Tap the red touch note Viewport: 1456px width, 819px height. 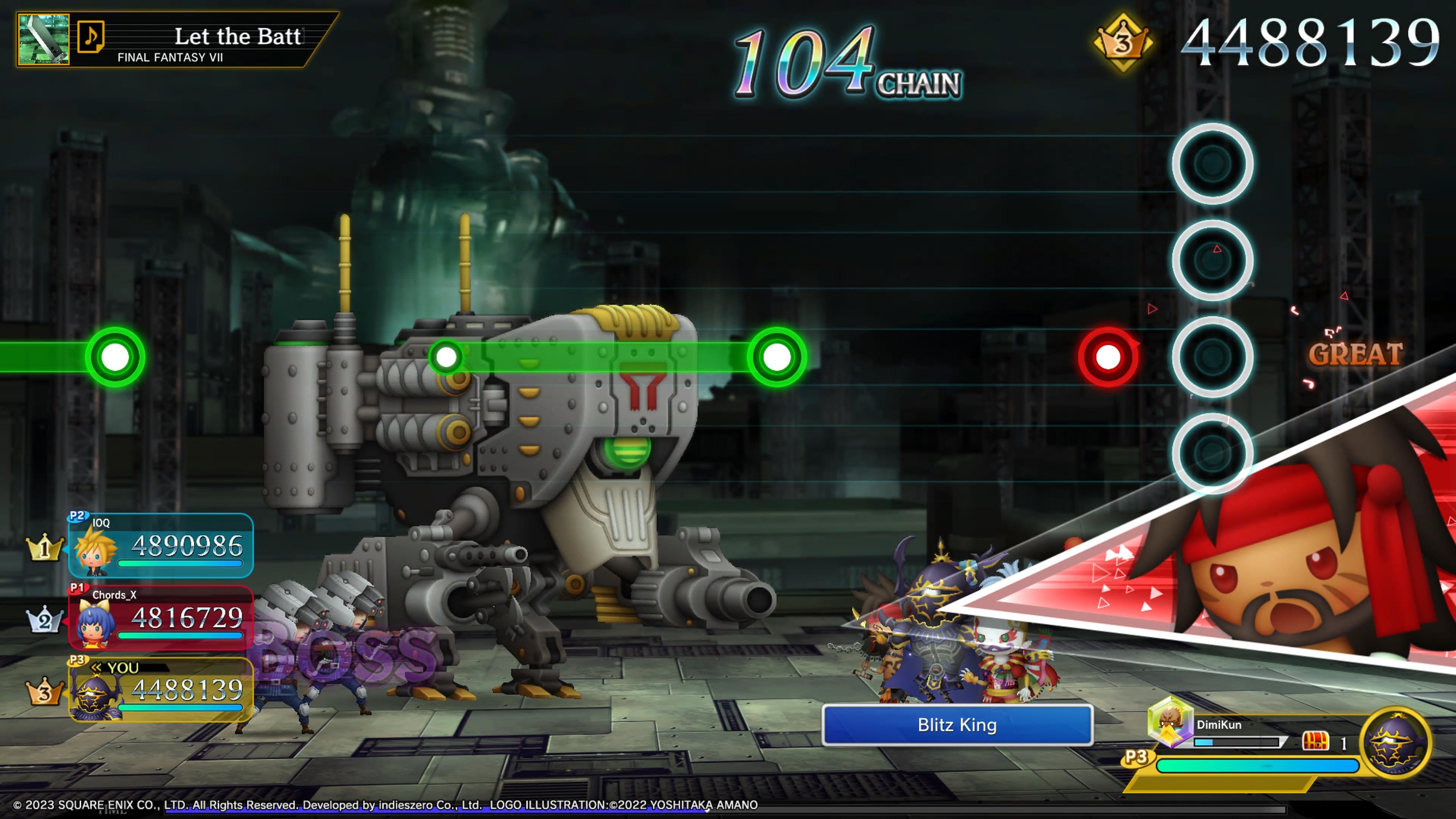pyautogui.click(x=1108, y=357)
